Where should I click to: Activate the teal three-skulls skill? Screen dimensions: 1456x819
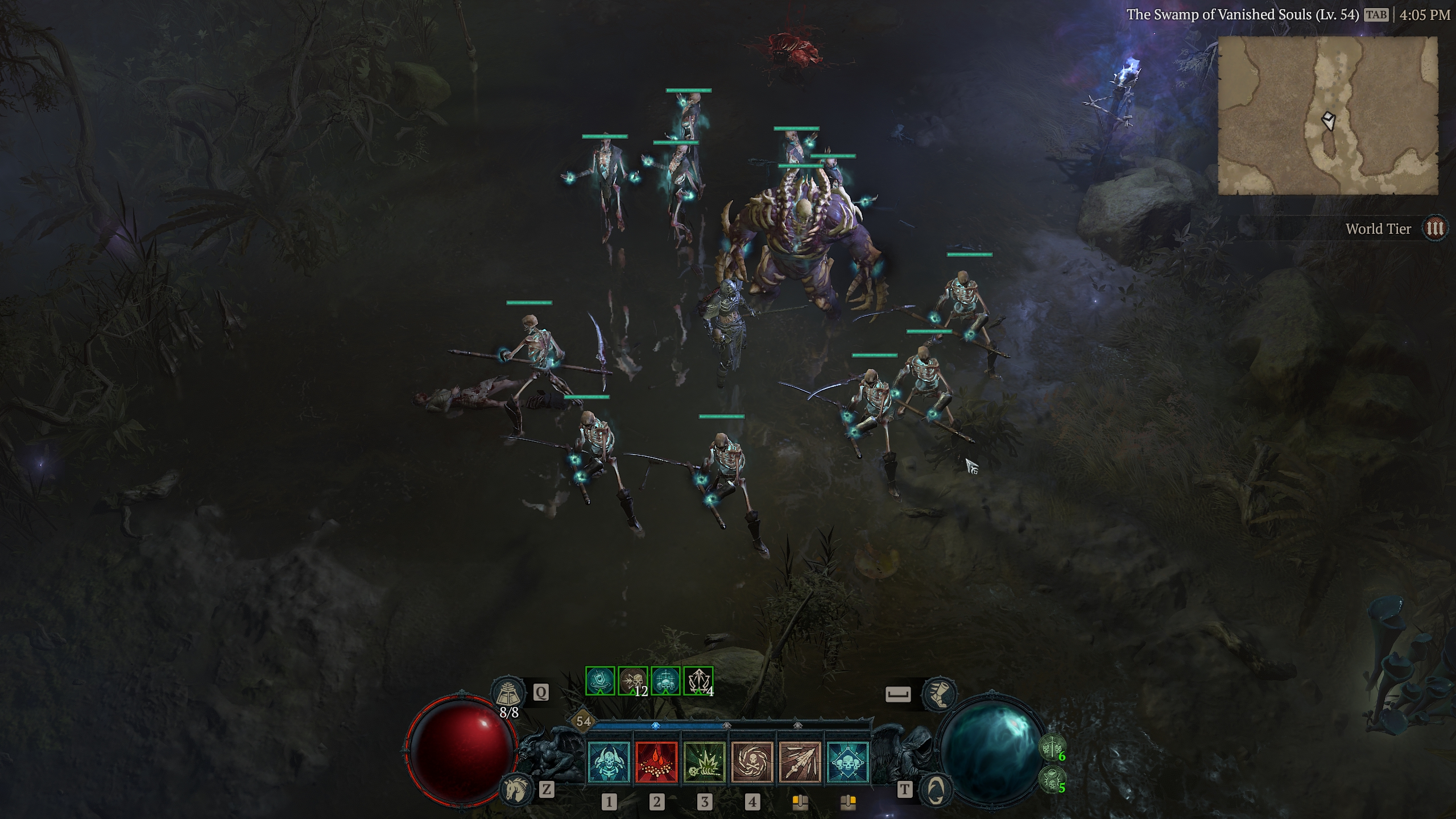847,762
